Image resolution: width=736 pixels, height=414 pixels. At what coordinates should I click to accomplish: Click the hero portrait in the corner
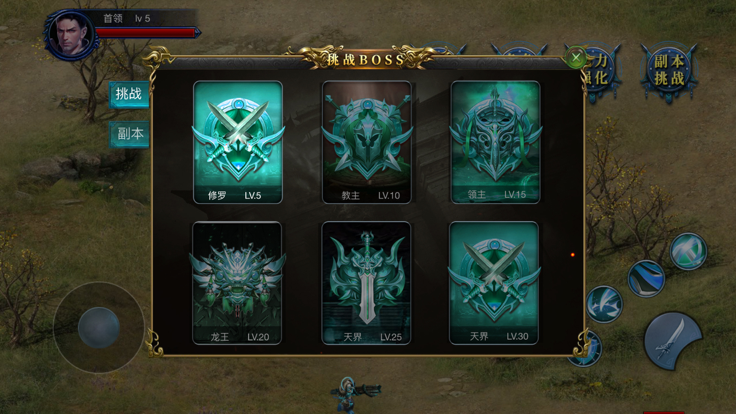click(x=69, y=36)
